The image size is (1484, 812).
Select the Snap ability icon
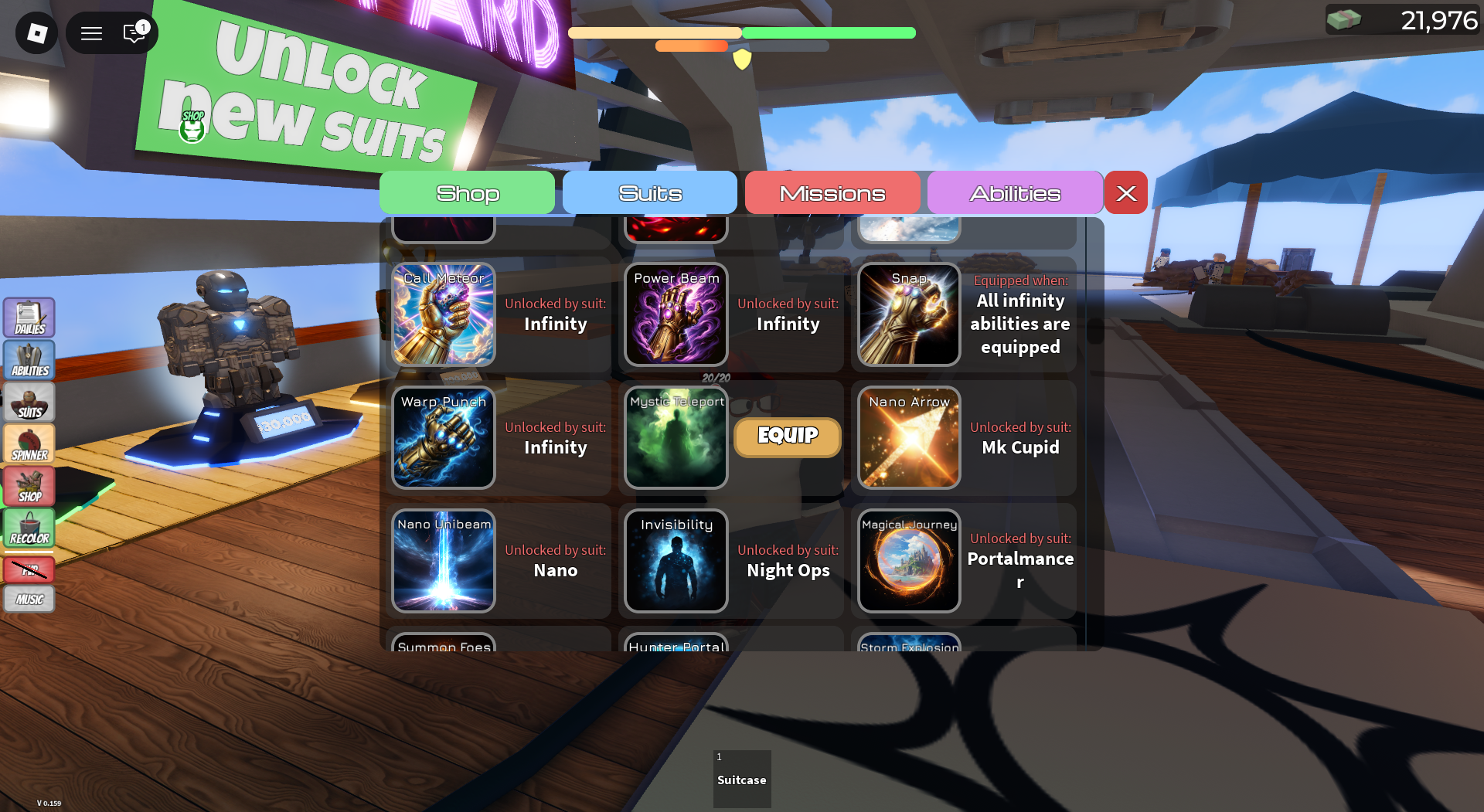[908, 314]
